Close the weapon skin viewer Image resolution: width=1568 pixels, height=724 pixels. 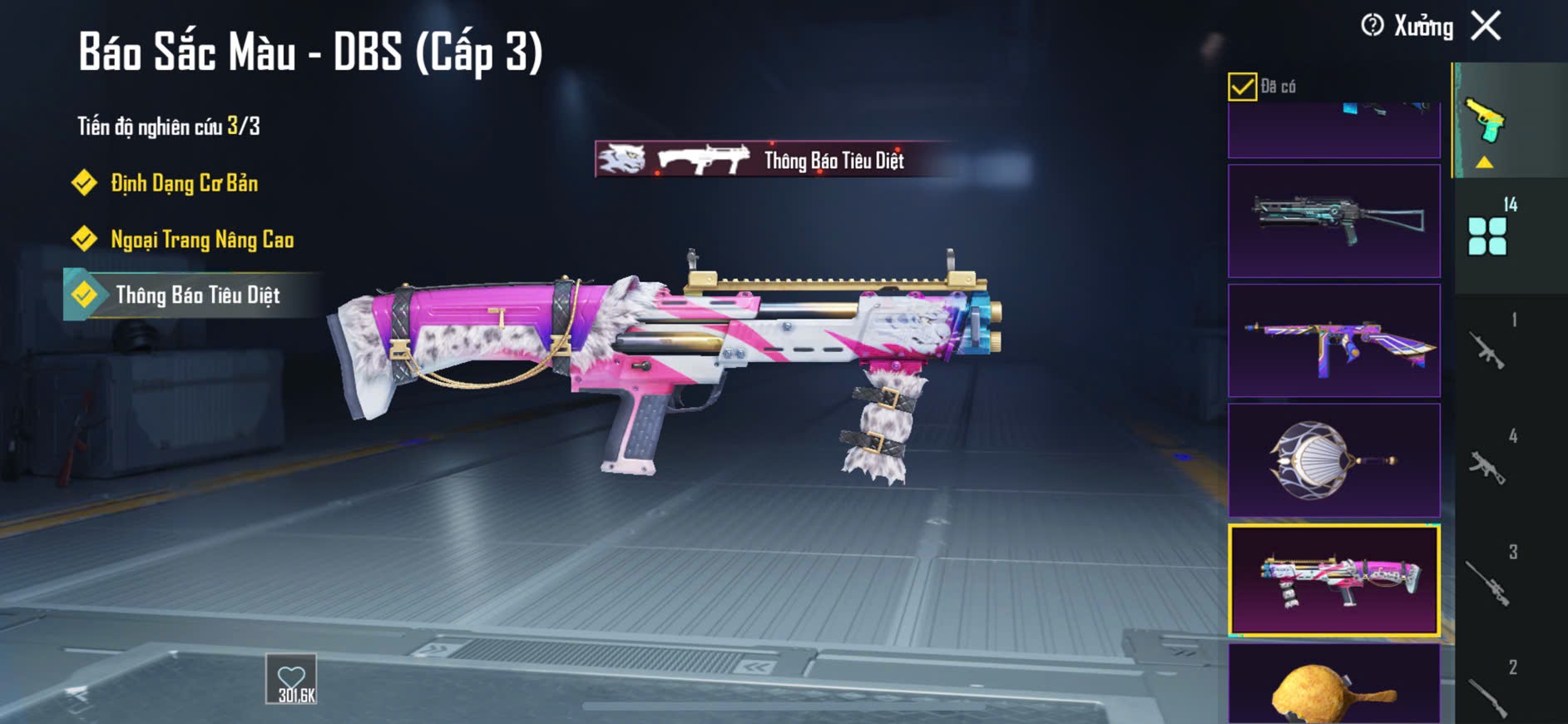[x=1486, y=26]
